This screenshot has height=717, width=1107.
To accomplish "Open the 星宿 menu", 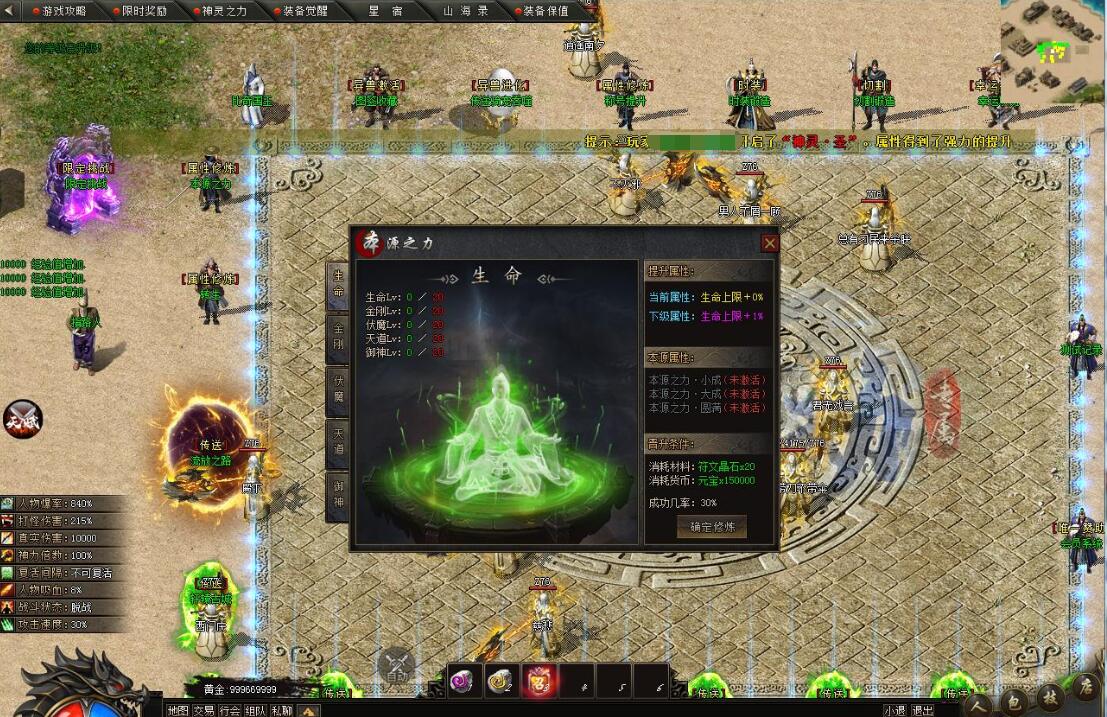I will [385, 11].
